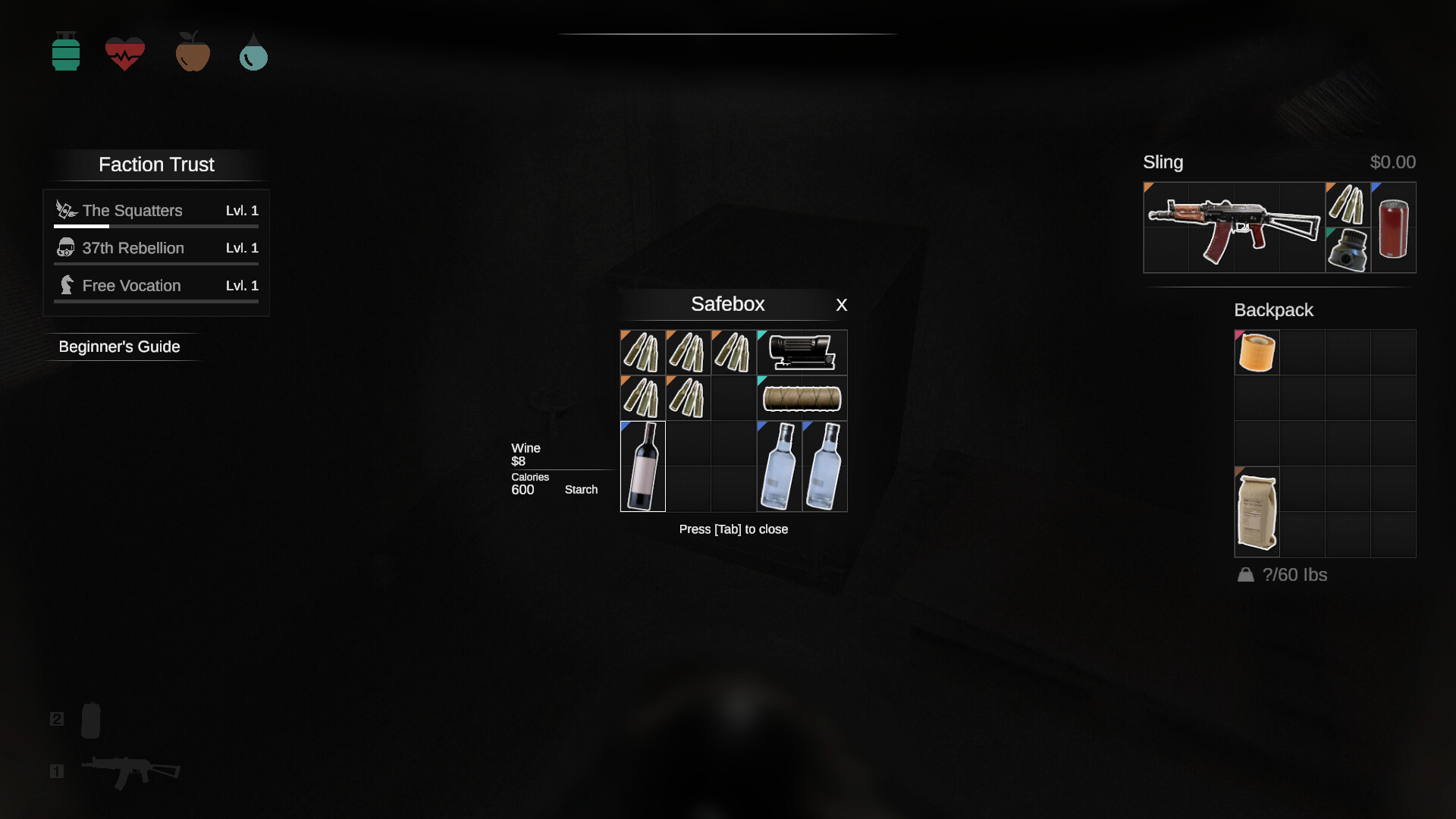The height and width of the screenshot is (819, 1456).
Task: Click the apple hunger status icon
Action: click(192, 52)
